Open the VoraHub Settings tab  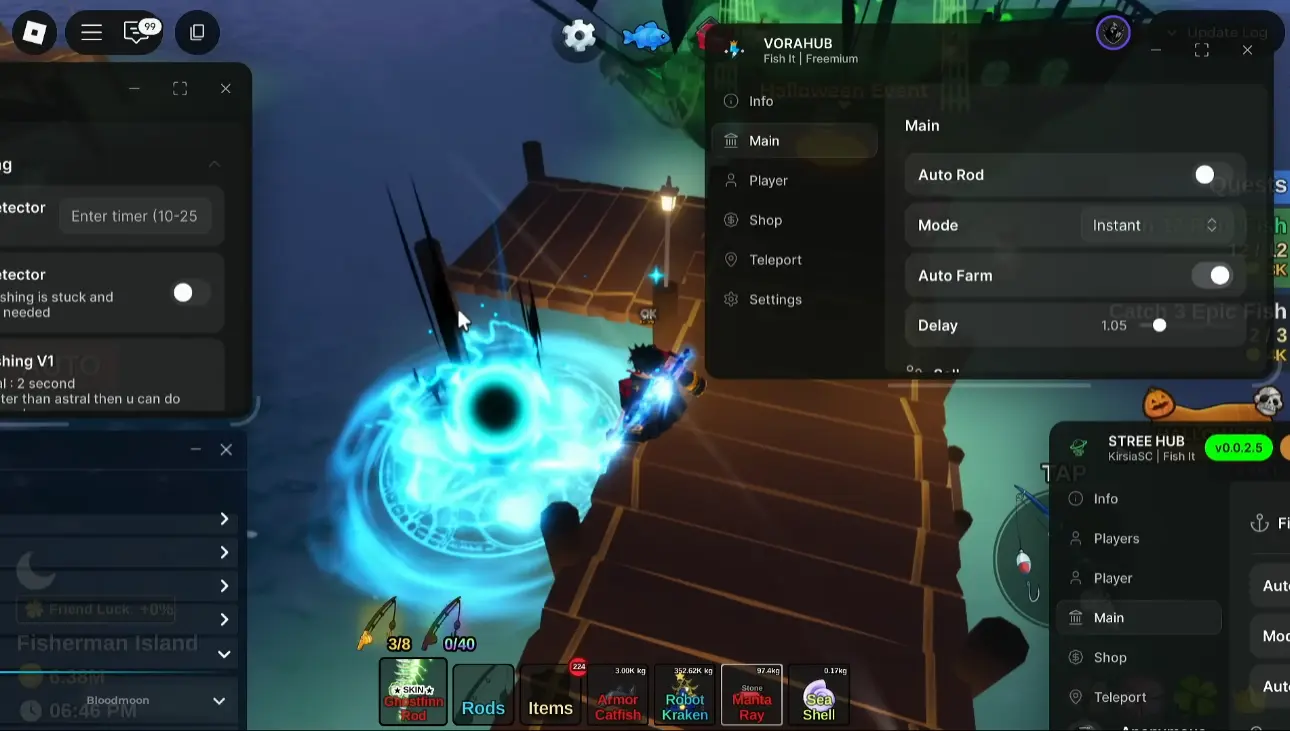pyautogui.click(x=775, y=300)
